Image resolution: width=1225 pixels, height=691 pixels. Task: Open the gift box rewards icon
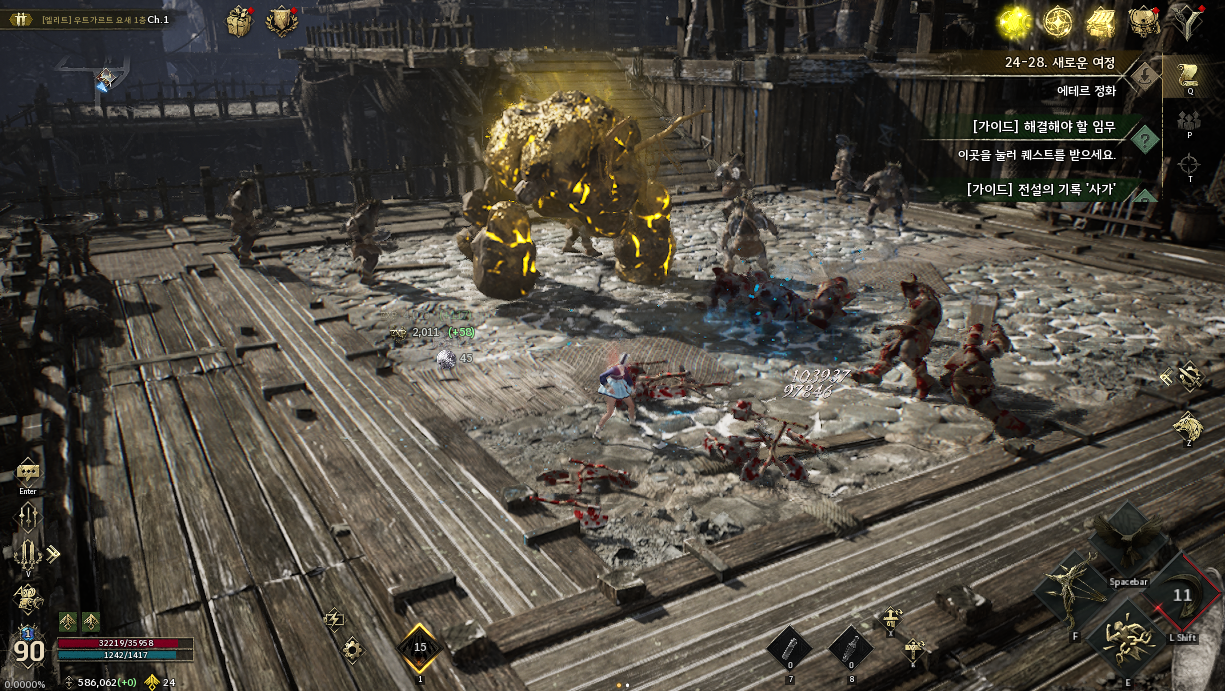click(x=240, y=20)
